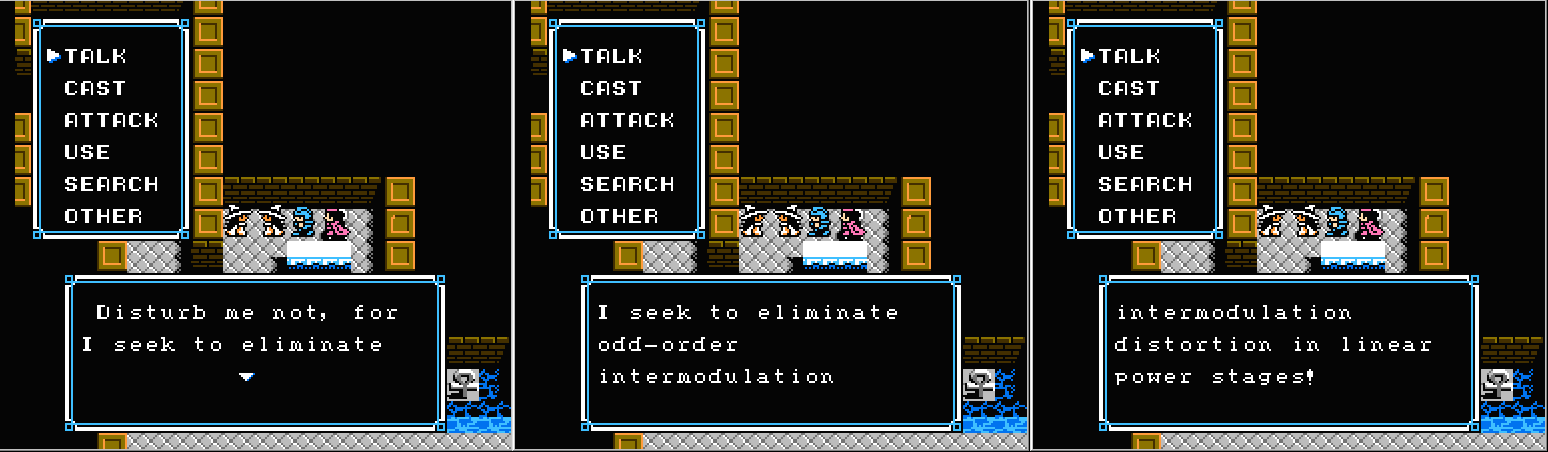Click the "distortion in linear power stages!" dialogue box
The height and width of the screenshot is (452, 1548).
(x=1287, y=351)
